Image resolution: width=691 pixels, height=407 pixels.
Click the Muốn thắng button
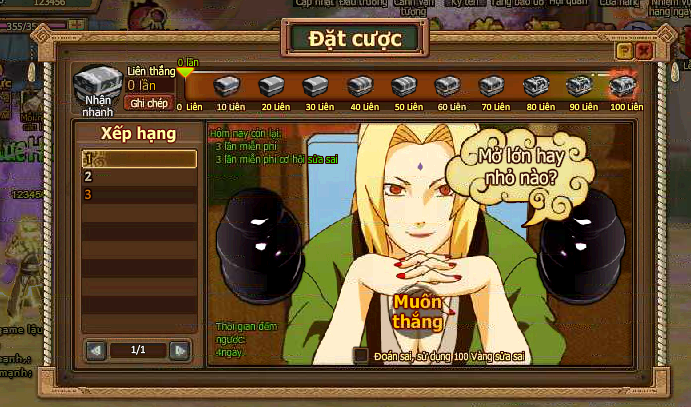pos(419,311)
